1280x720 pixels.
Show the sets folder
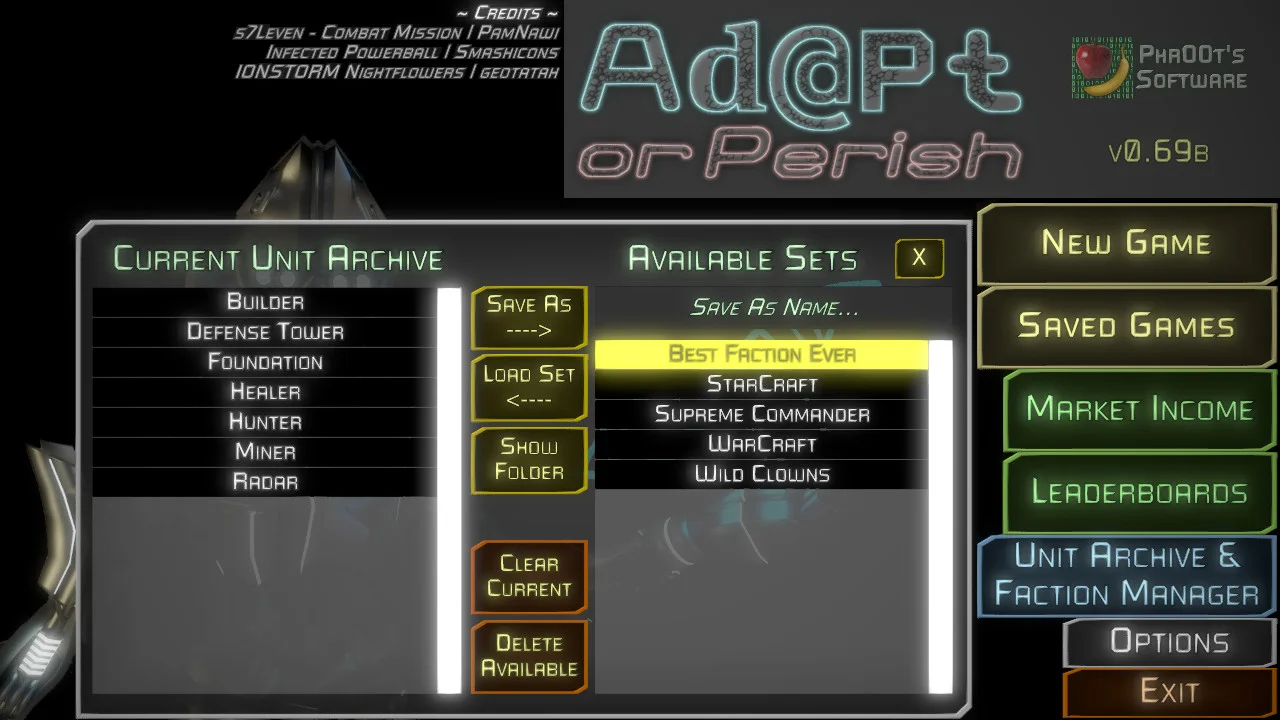529,460
